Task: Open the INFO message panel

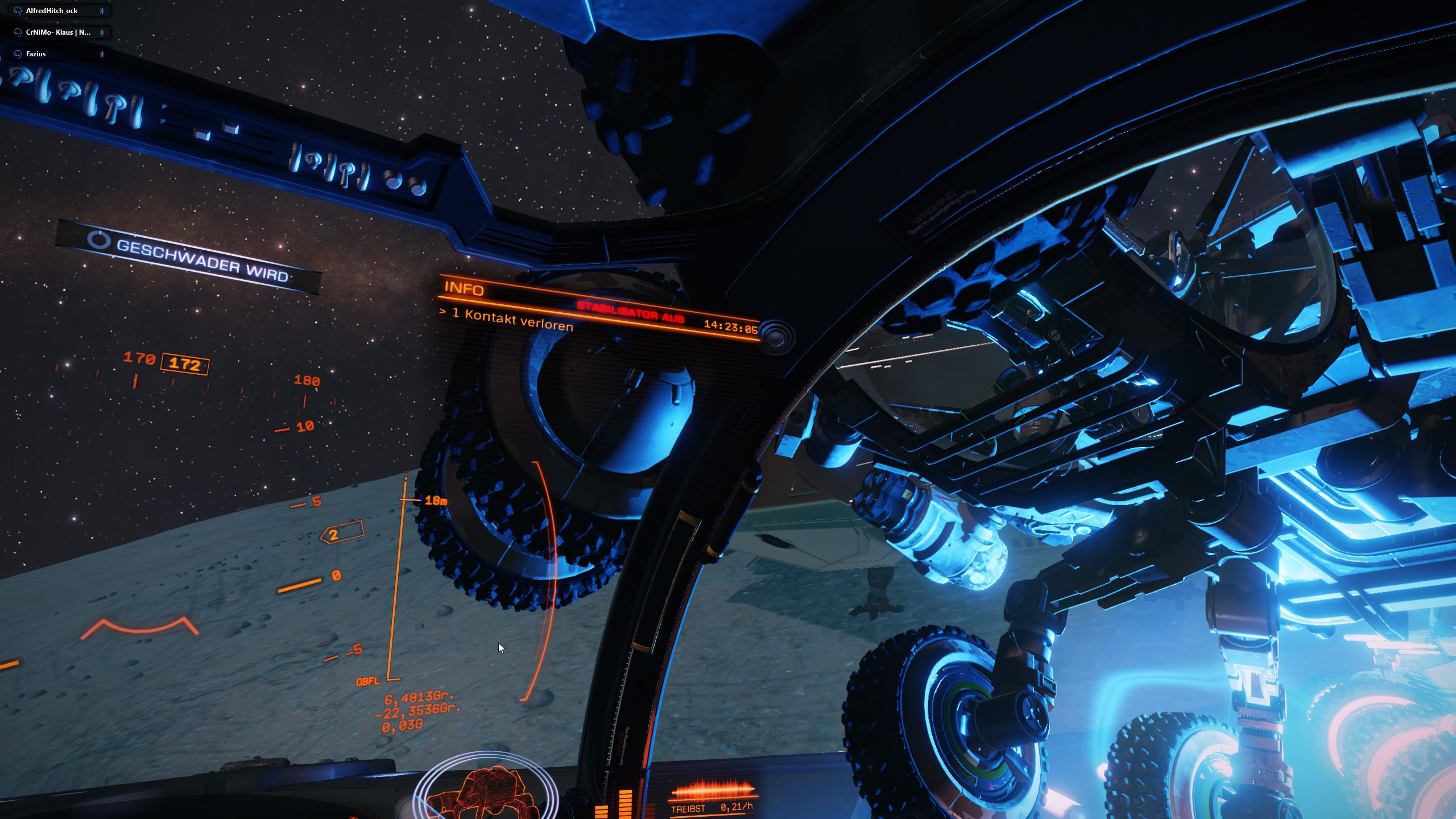Action: coord(464,288)
